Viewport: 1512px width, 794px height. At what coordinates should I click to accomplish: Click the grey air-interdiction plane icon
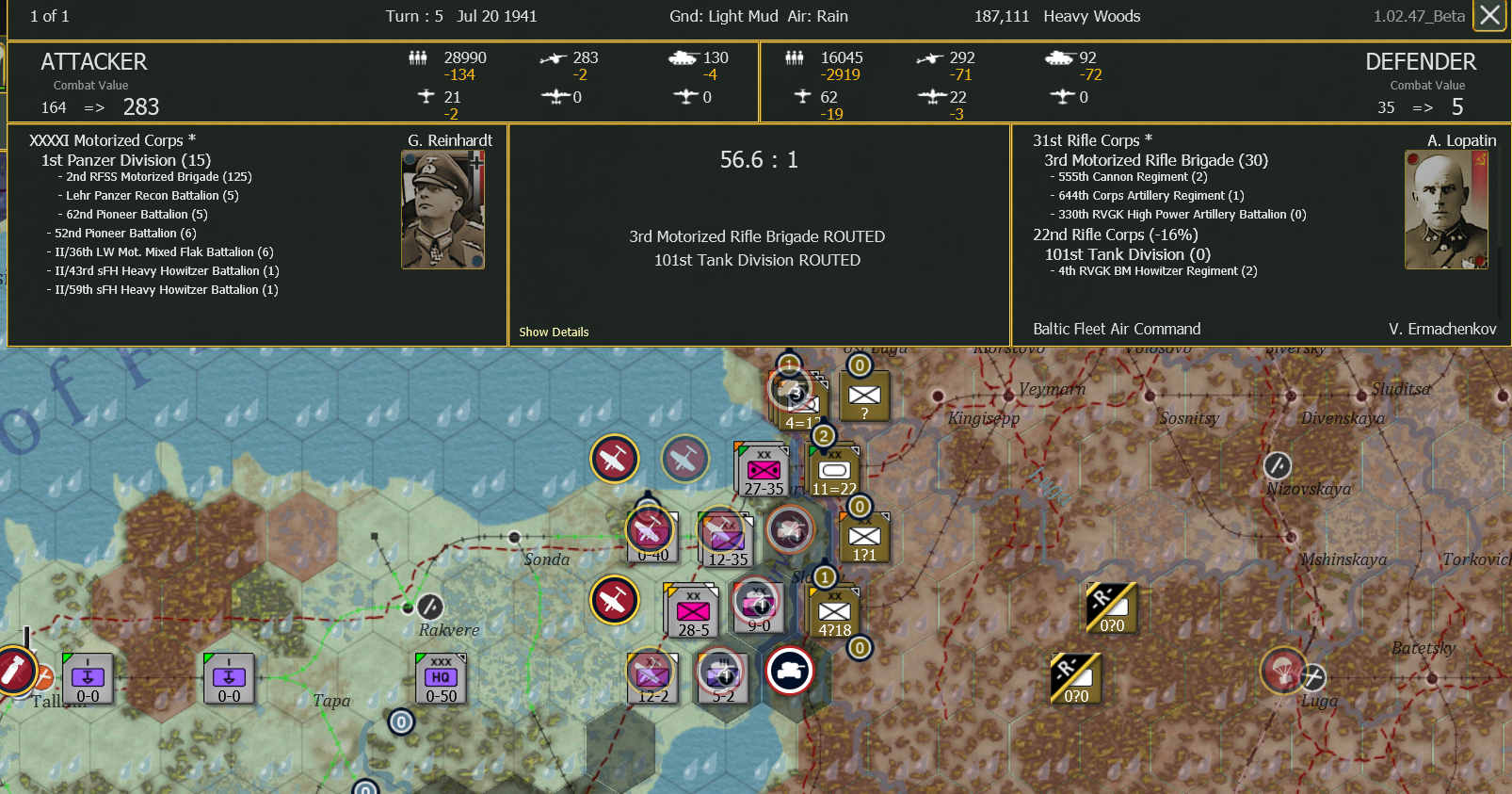[x=684, y=459]
